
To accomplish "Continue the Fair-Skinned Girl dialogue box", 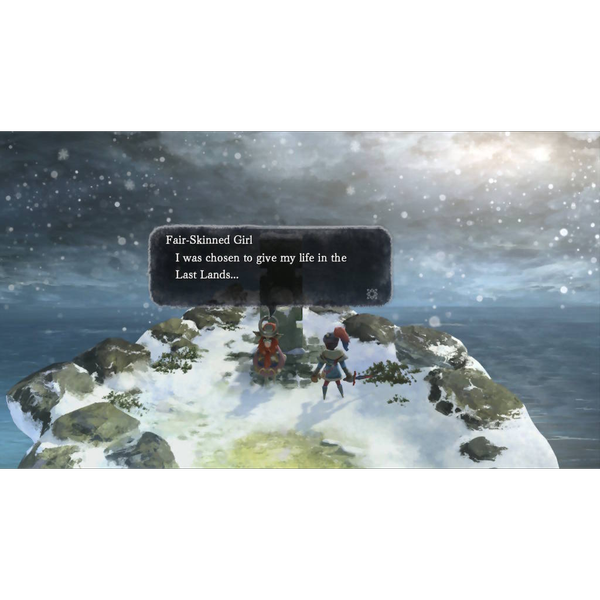I will tap(270, 266).
